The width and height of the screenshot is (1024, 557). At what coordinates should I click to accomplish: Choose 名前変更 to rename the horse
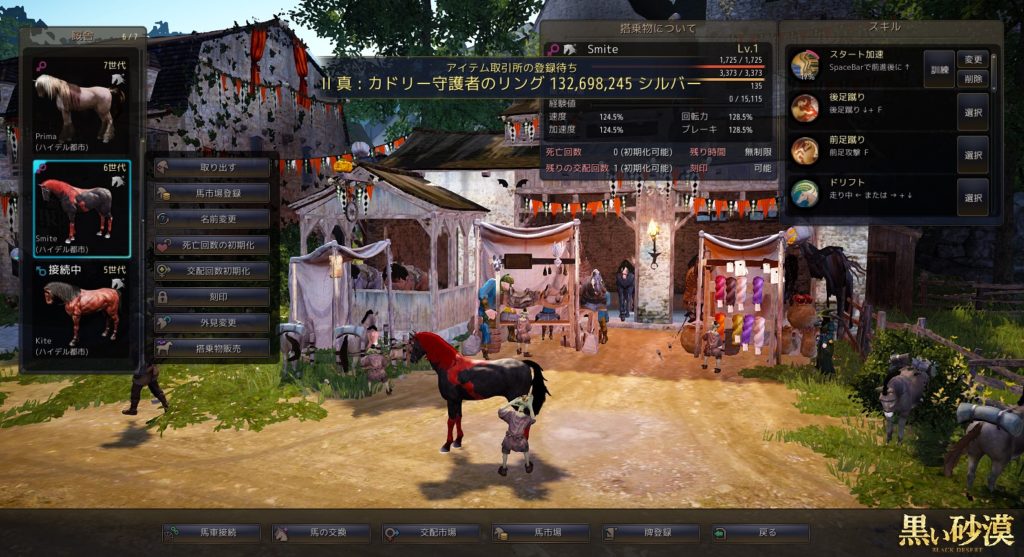click(x=213, y=219)
